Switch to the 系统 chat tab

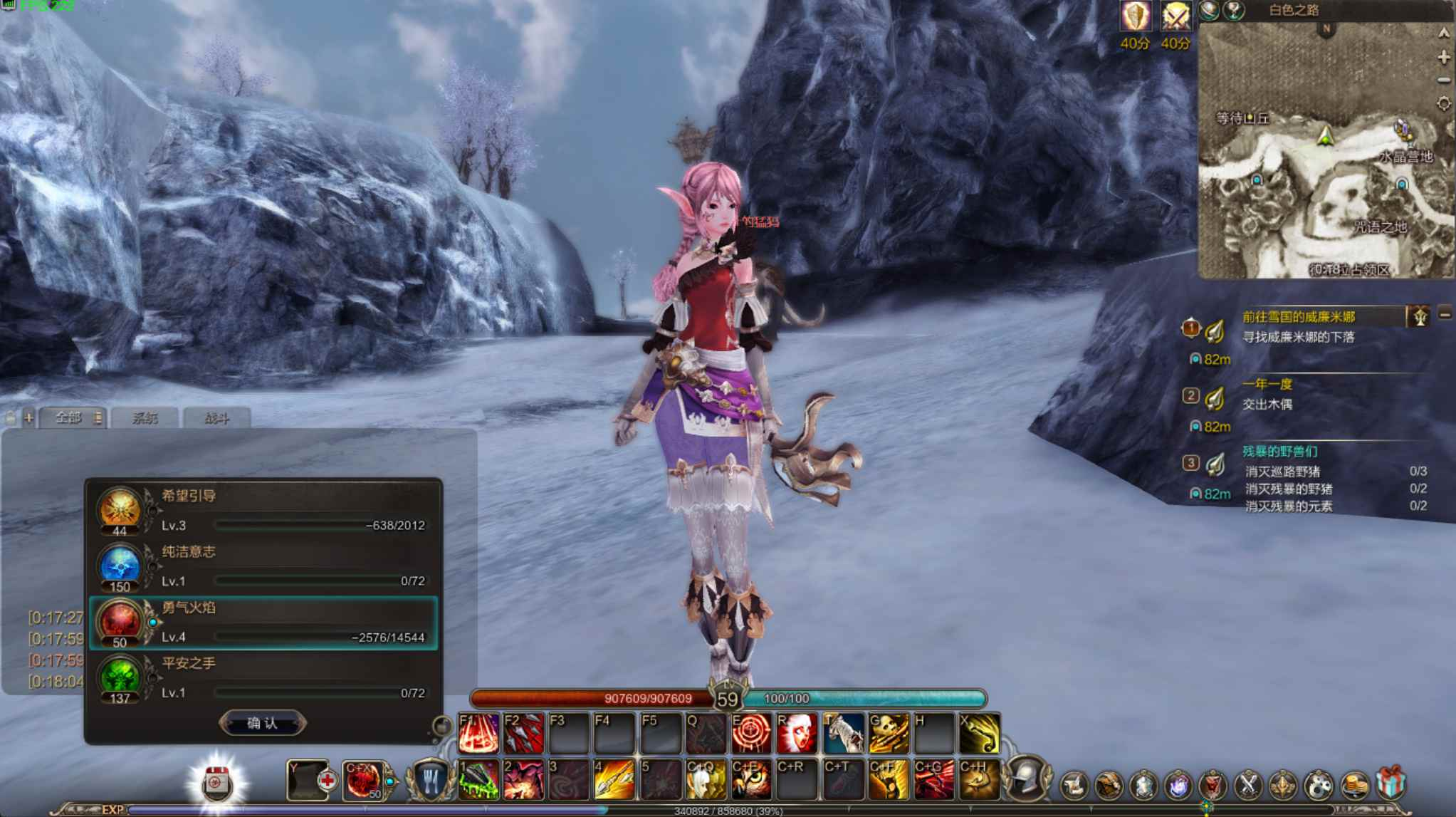[x=145, y=418]
